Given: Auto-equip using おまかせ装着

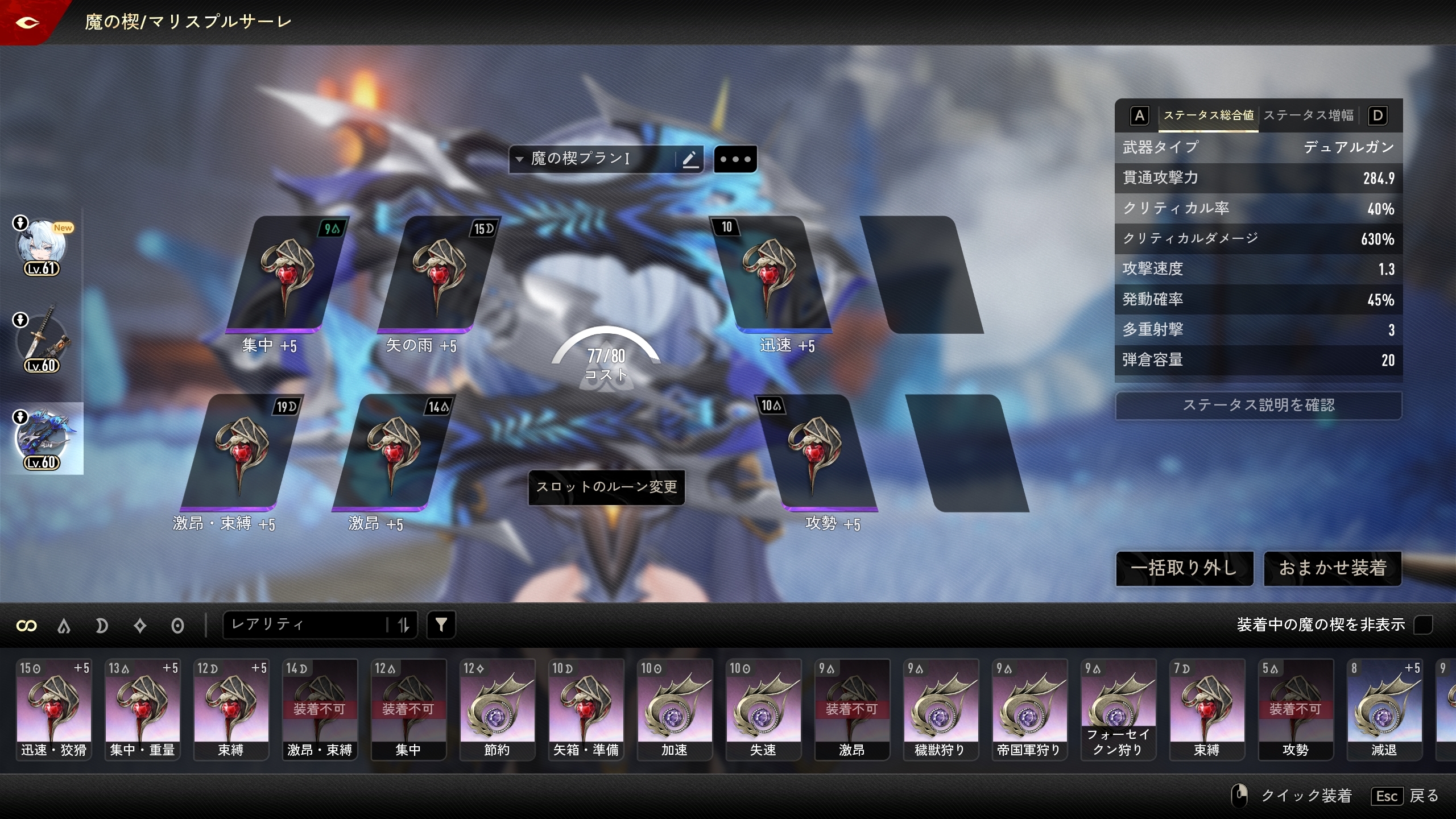Looking at the screenshot, I should click(x=1332, y=568).
